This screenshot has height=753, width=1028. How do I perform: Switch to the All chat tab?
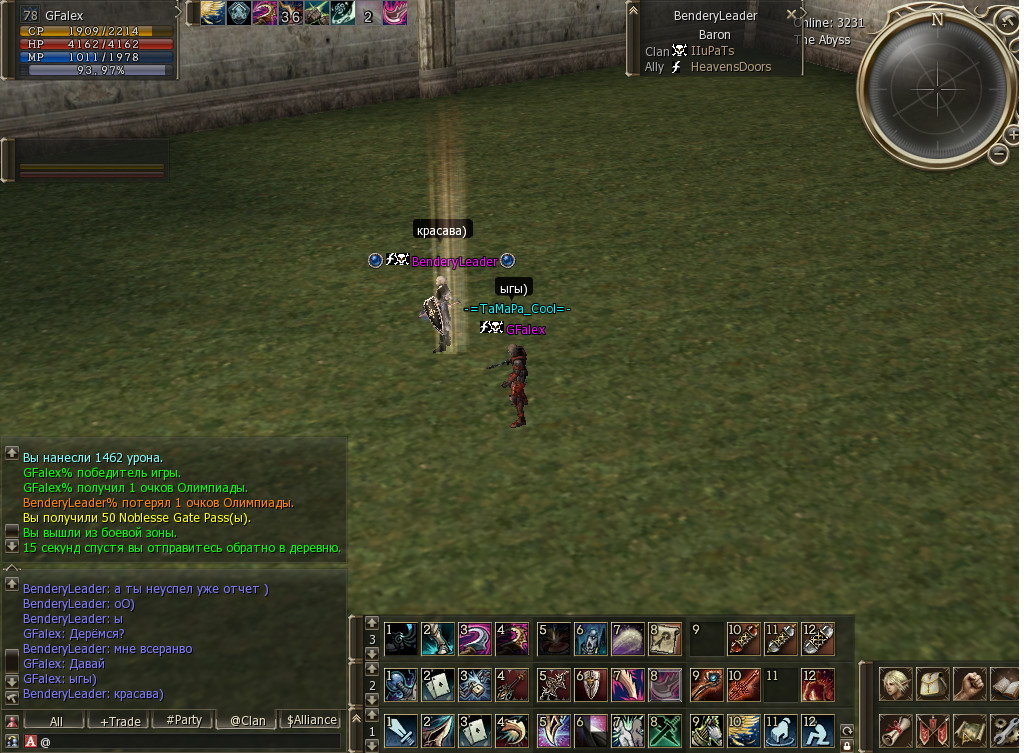(x=56, y=720)
